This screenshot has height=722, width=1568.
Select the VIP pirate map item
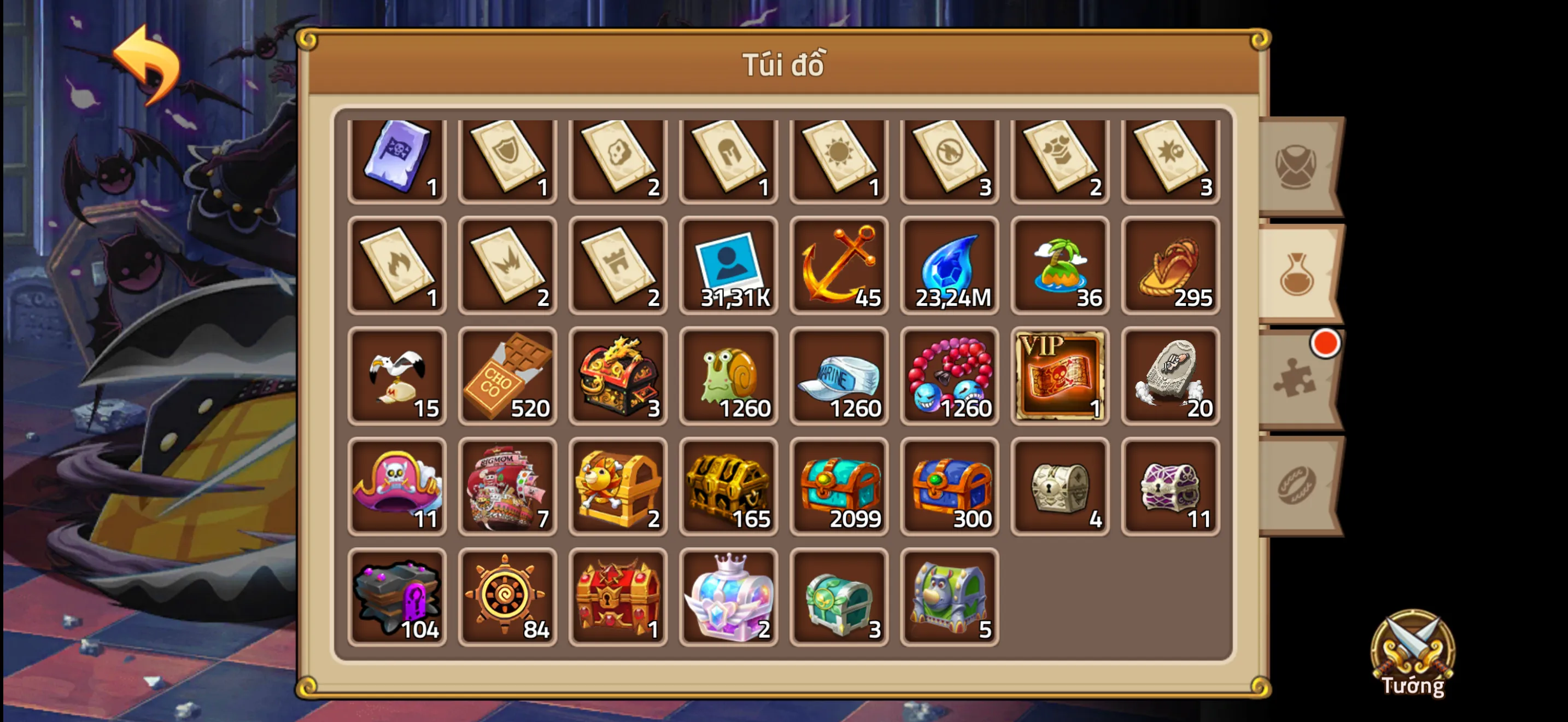1060,376
